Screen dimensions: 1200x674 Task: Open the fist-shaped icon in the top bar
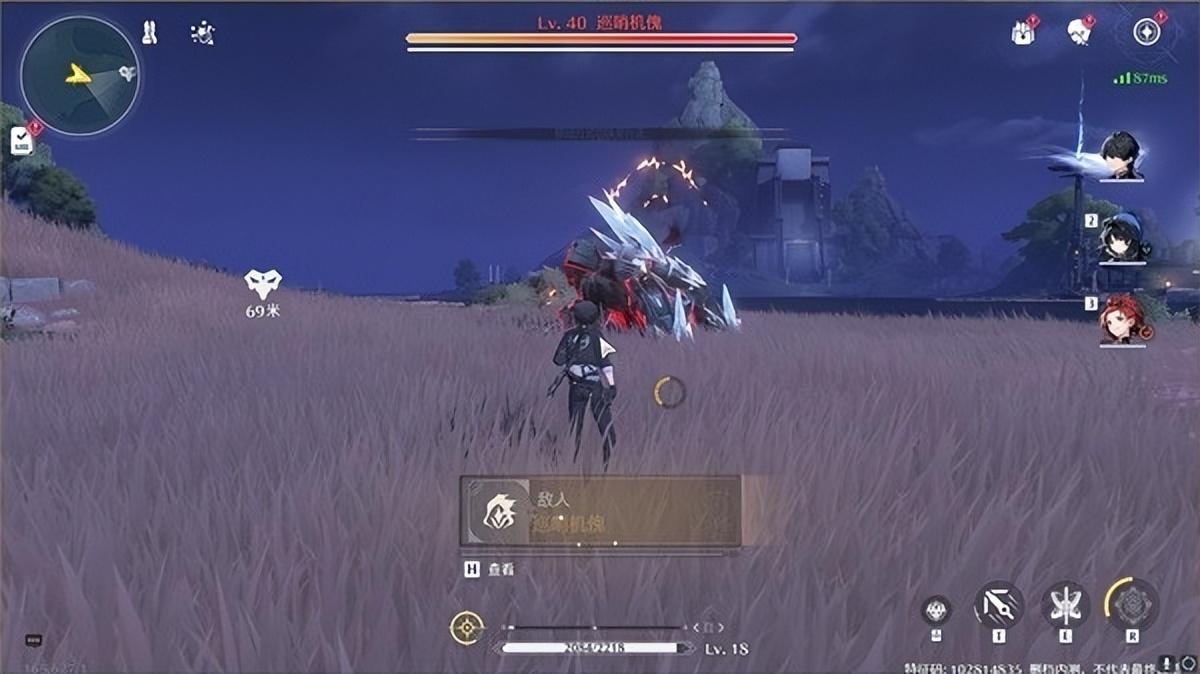coord(1079,32)
